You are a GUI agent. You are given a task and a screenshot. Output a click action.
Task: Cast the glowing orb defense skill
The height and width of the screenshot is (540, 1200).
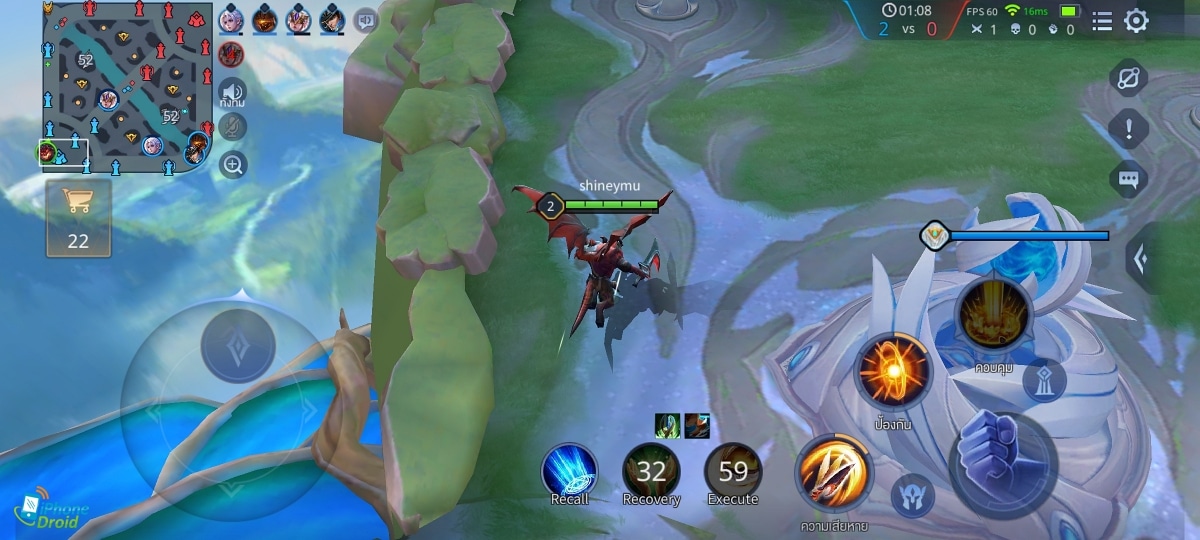pyautogui.click(x=892, y=372)
